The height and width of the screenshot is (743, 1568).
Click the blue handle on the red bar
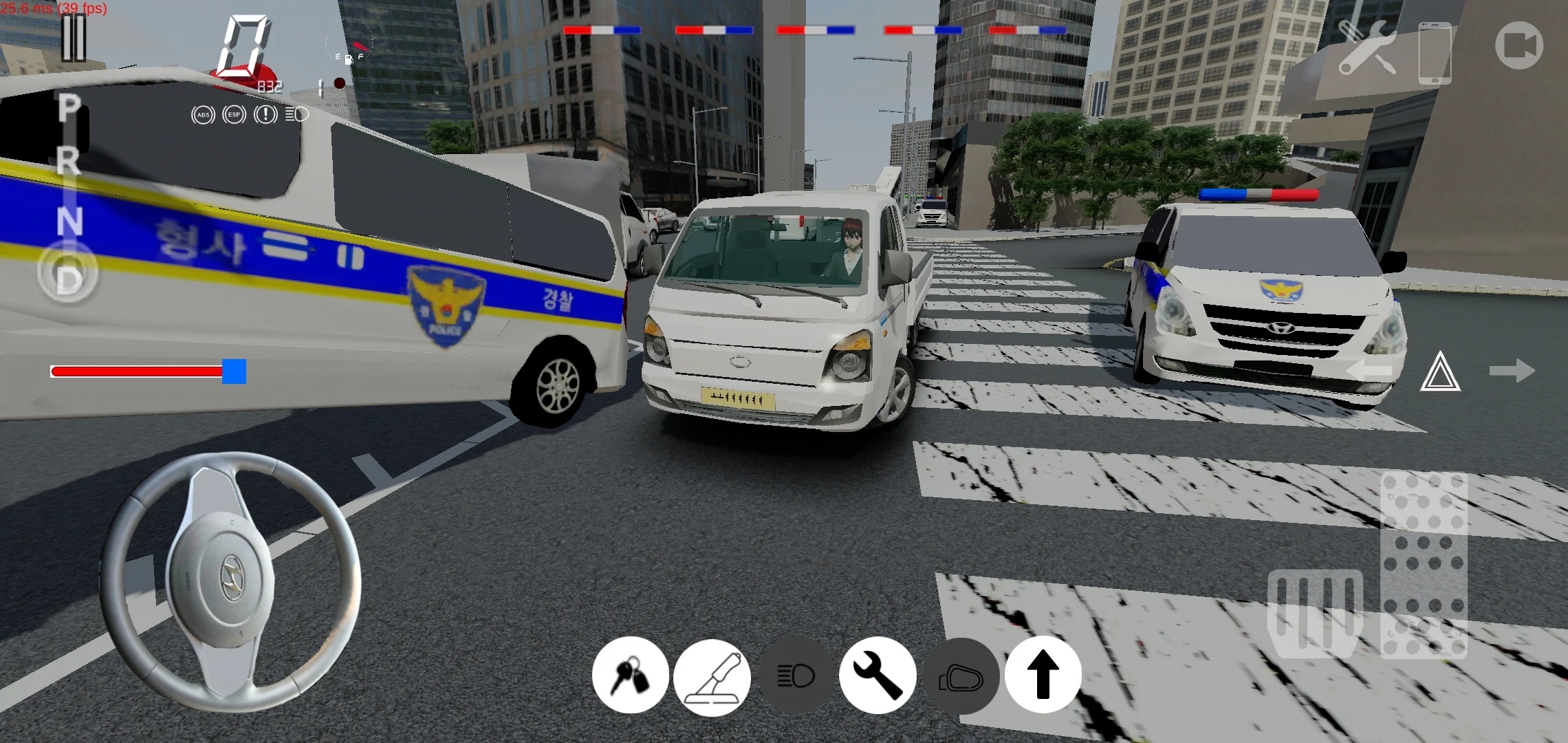[x=232, y=371]
